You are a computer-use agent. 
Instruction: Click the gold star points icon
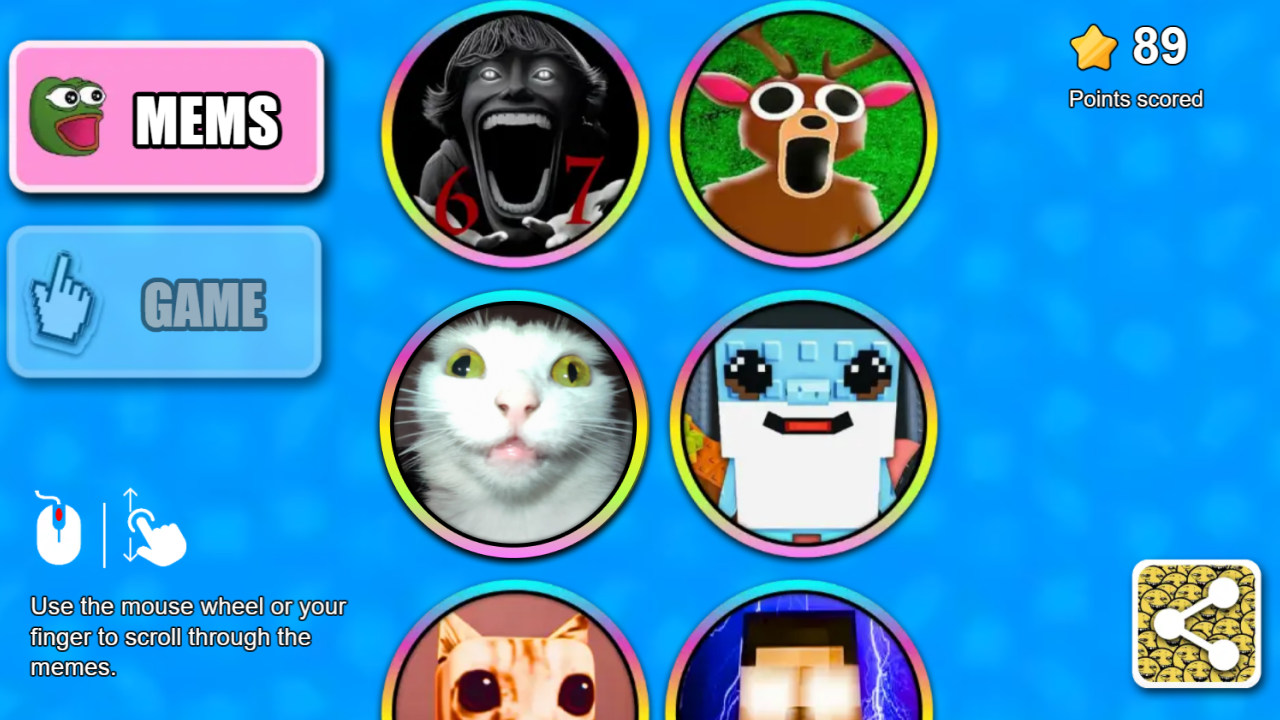[1094, 46]
